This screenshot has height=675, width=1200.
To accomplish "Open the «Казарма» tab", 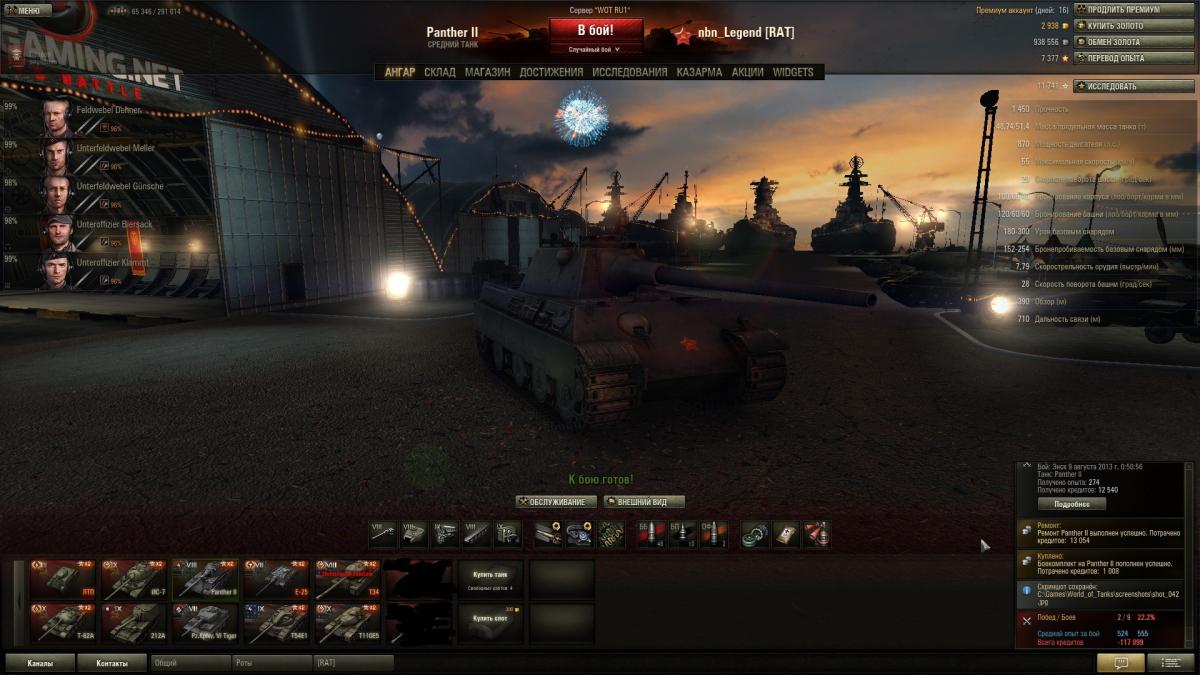I will tap(699, 72).
